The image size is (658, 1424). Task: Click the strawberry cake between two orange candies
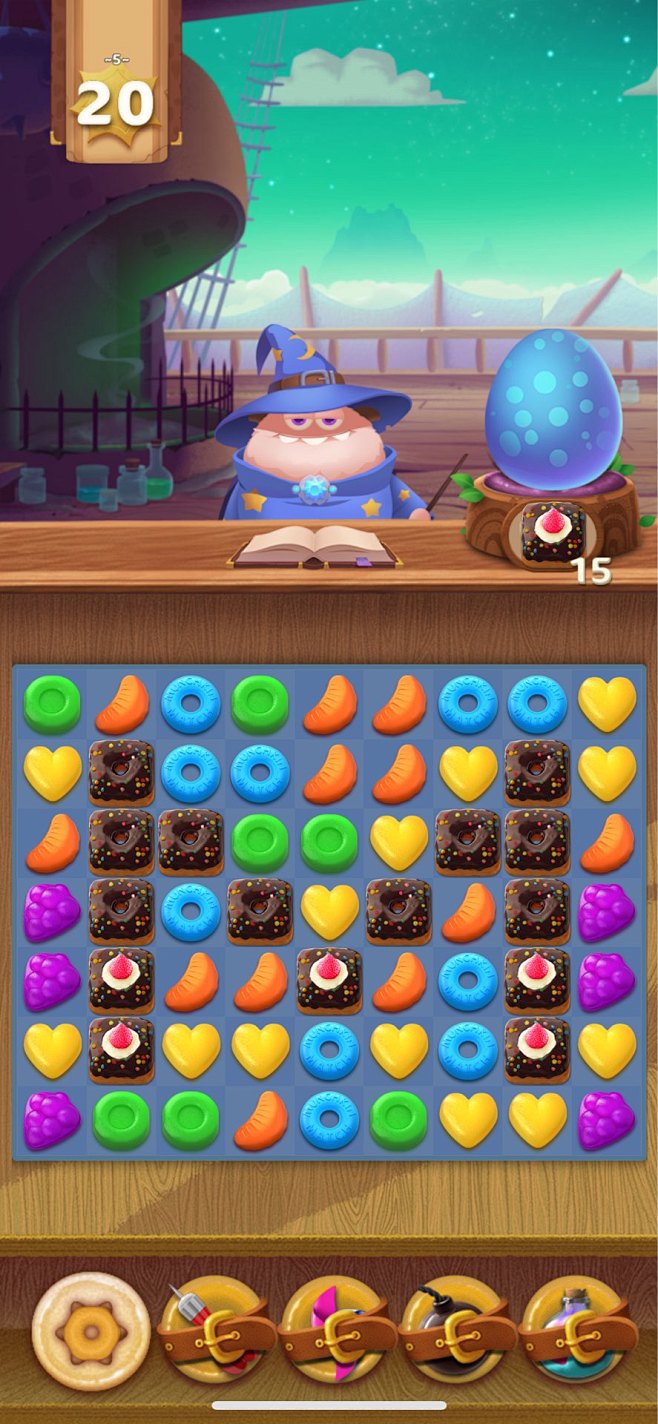point(329,981)
